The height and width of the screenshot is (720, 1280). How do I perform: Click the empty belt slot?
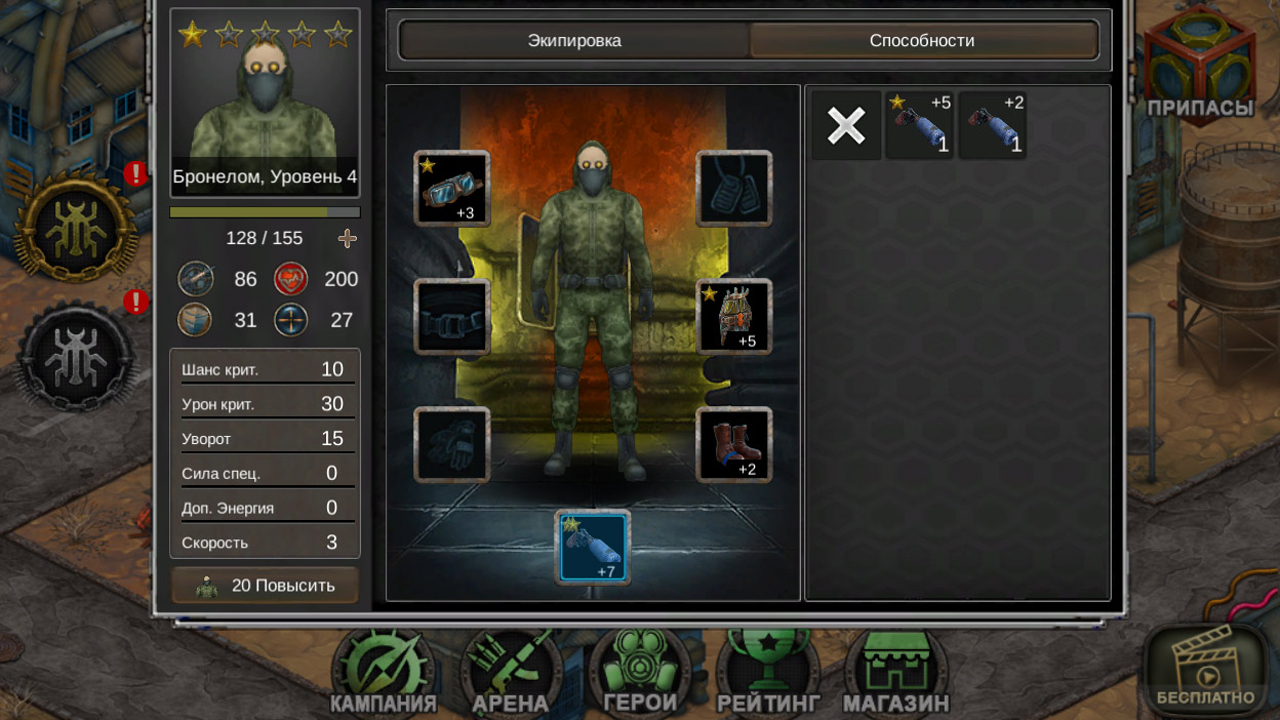click(451, 316)
